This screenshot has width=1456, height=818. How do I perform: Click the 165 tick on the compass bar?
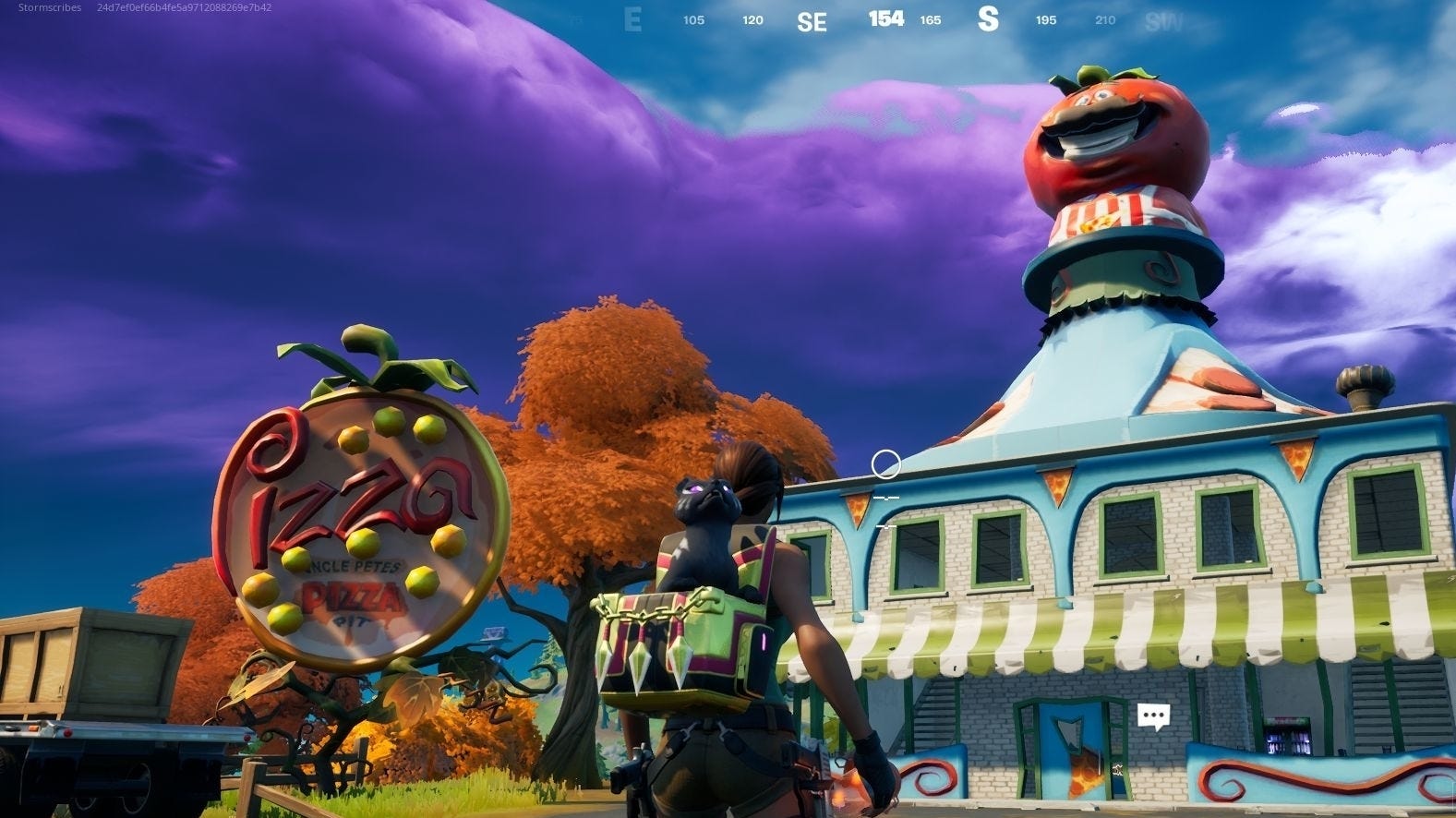(931, 19)
